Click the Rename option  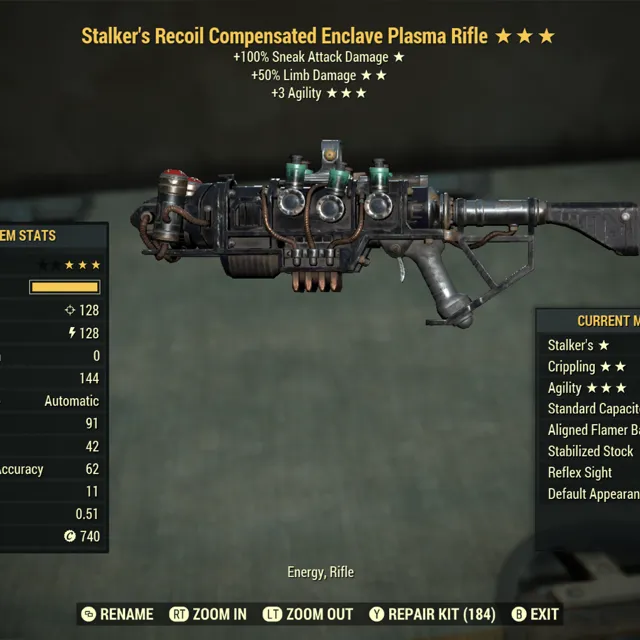tap(117, 614)
